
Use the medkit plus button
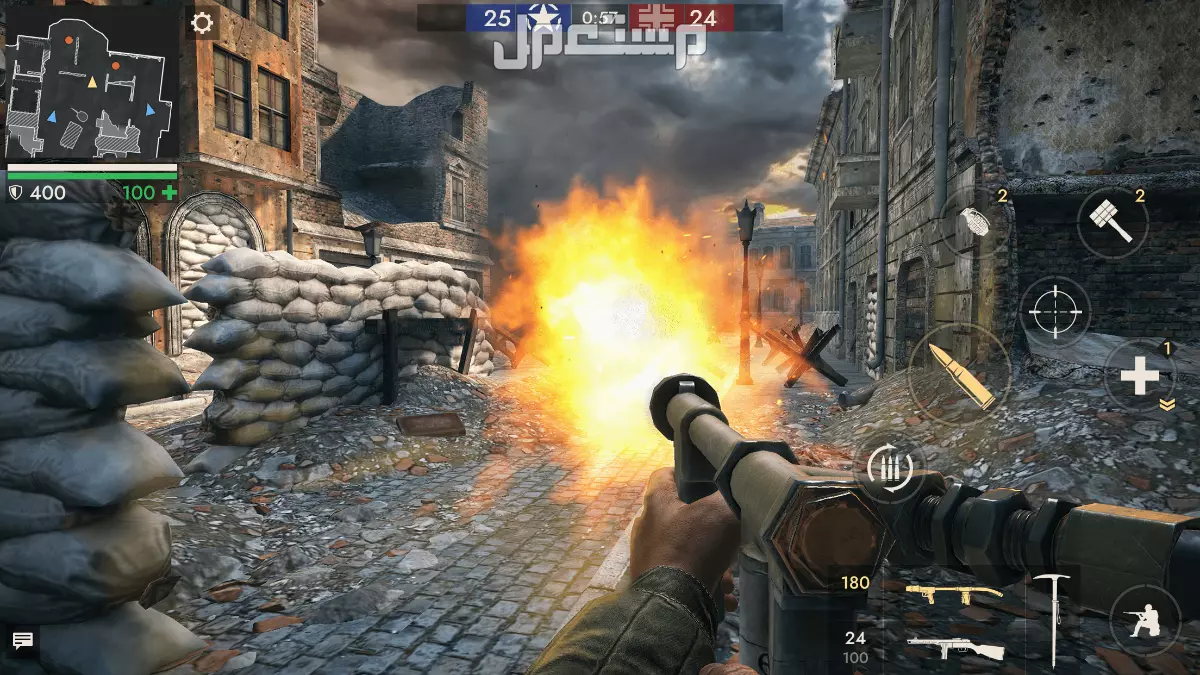point(1139,377)
